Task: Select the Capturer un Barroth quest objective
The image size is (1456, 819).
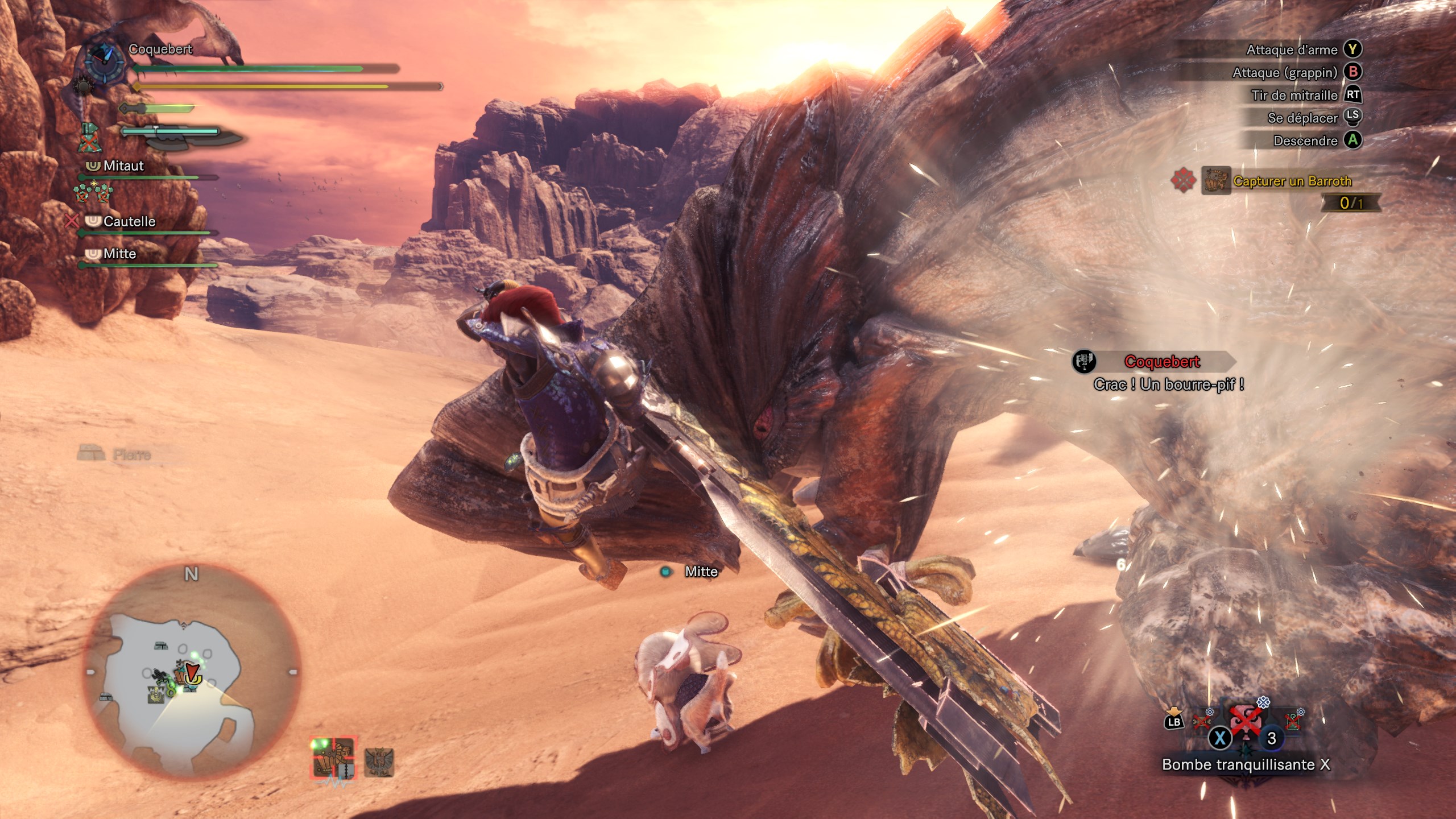Action: [x=1292, y=181]
